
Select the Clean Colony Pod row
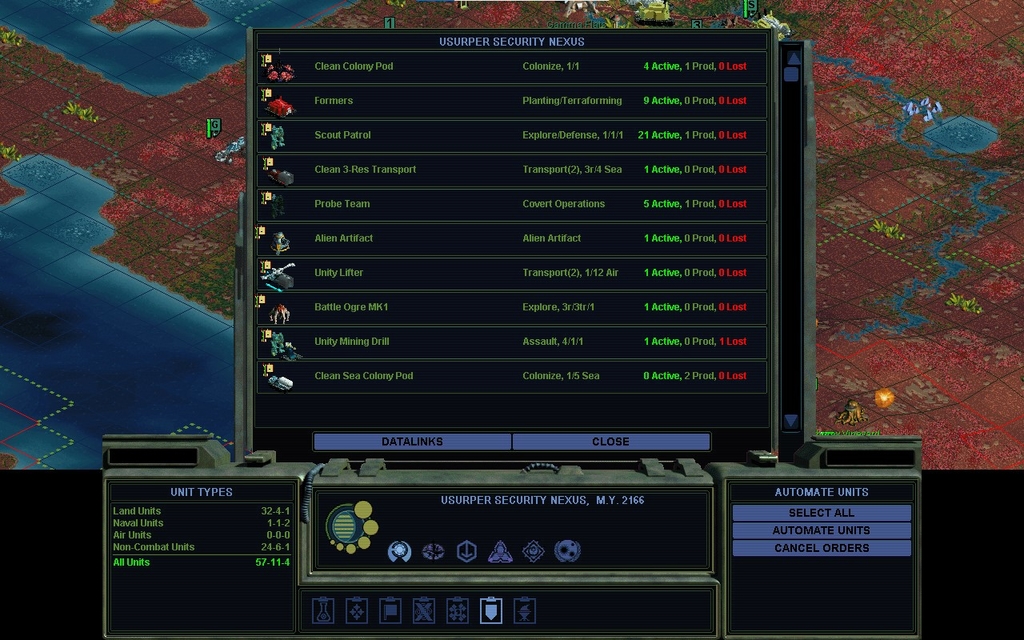click(x=512, y=67)
